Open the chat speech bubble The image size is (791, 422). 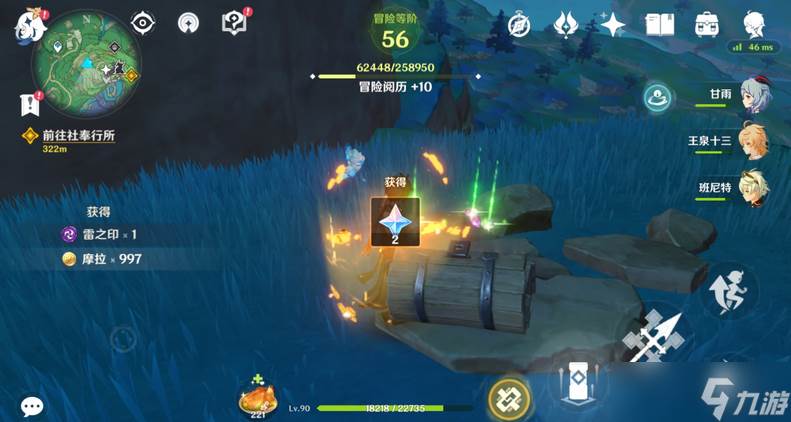pos(32,406)
